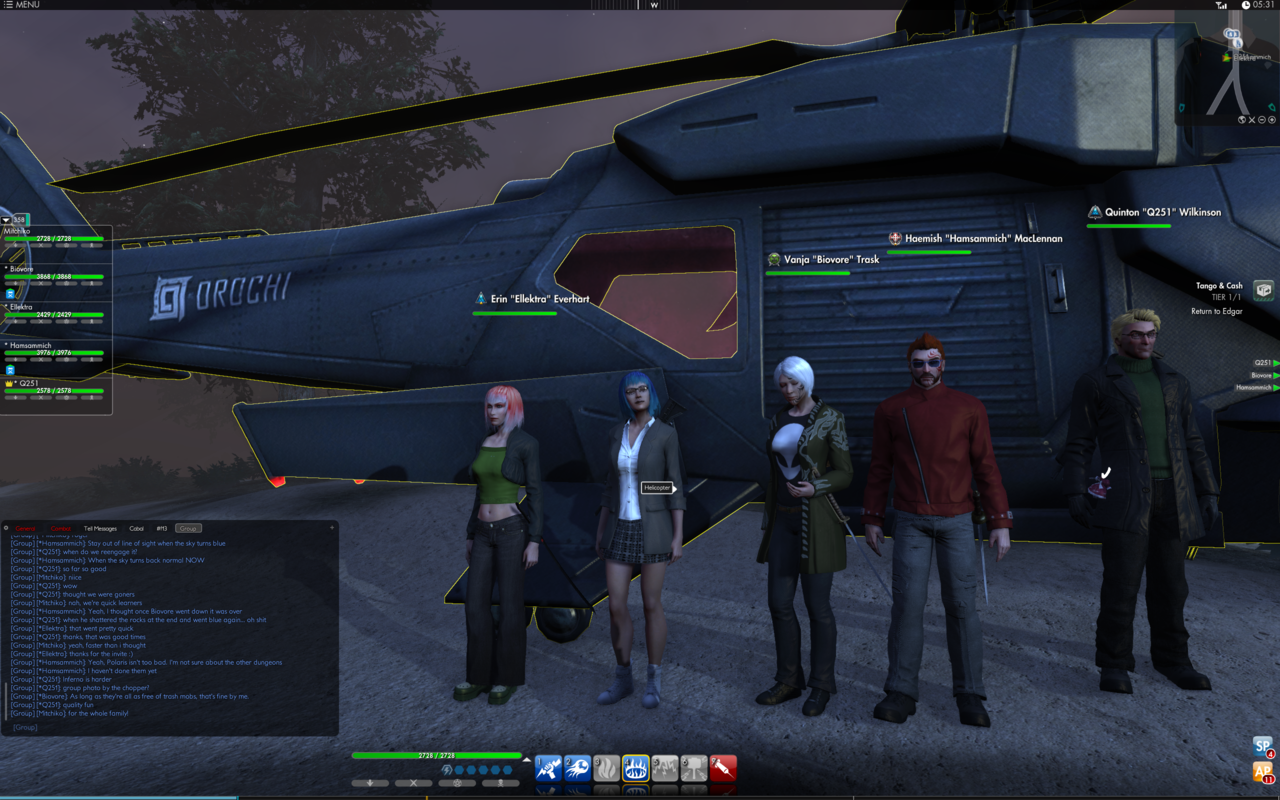The height and width of the screenshot is (800, 1280).
Task: Open the MENU in the top bar
Action: pos(22,5)
